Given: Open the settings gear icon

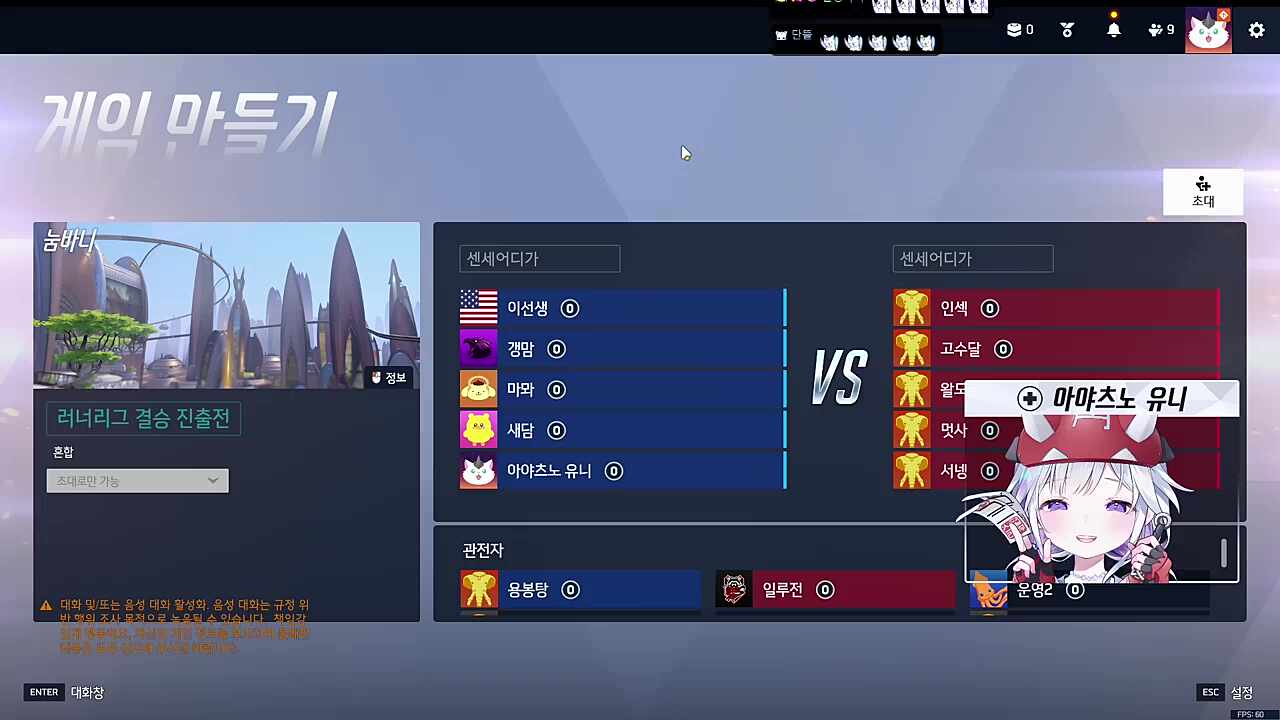Looking at the screenshot, I should click(1256, 30).
